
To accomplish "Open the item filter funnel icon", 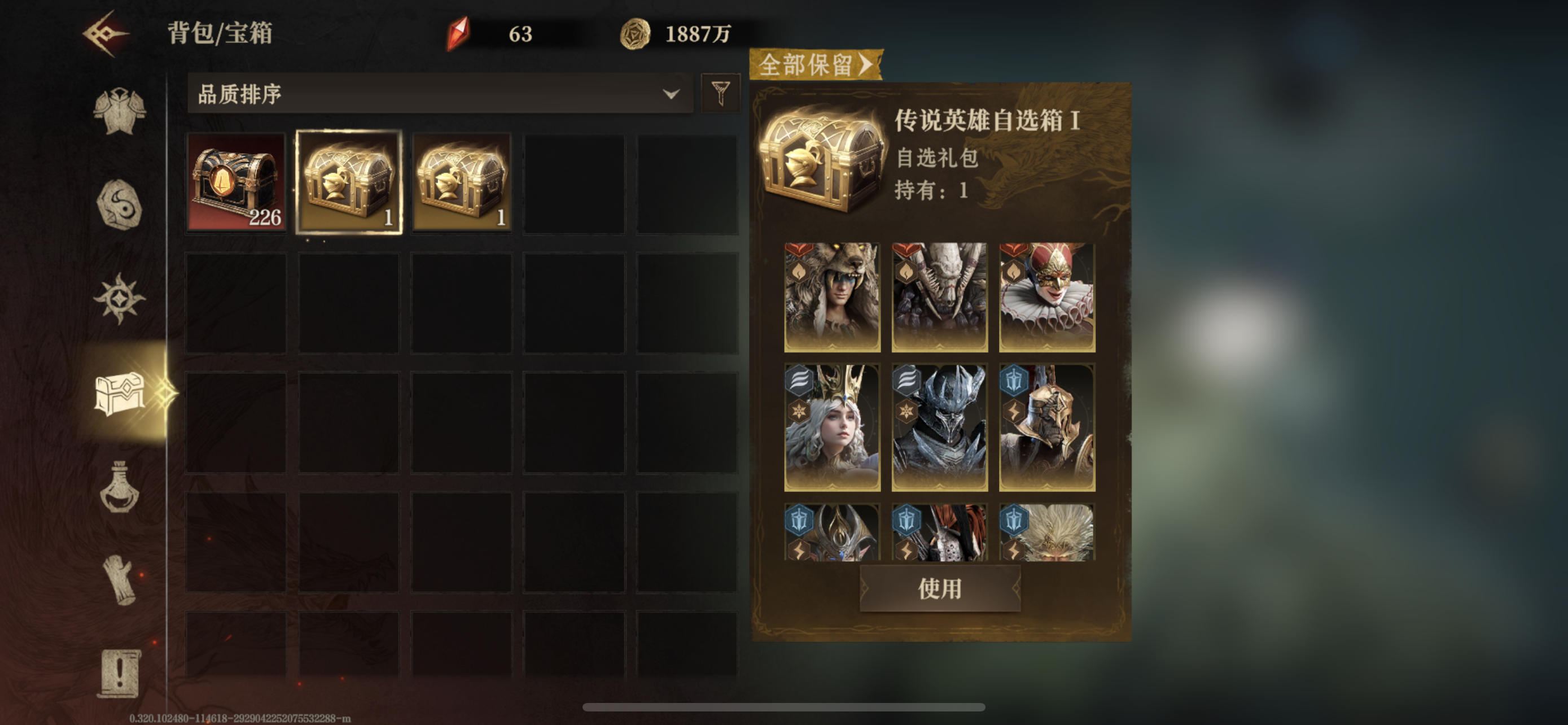I will click(x=720, y=94).
